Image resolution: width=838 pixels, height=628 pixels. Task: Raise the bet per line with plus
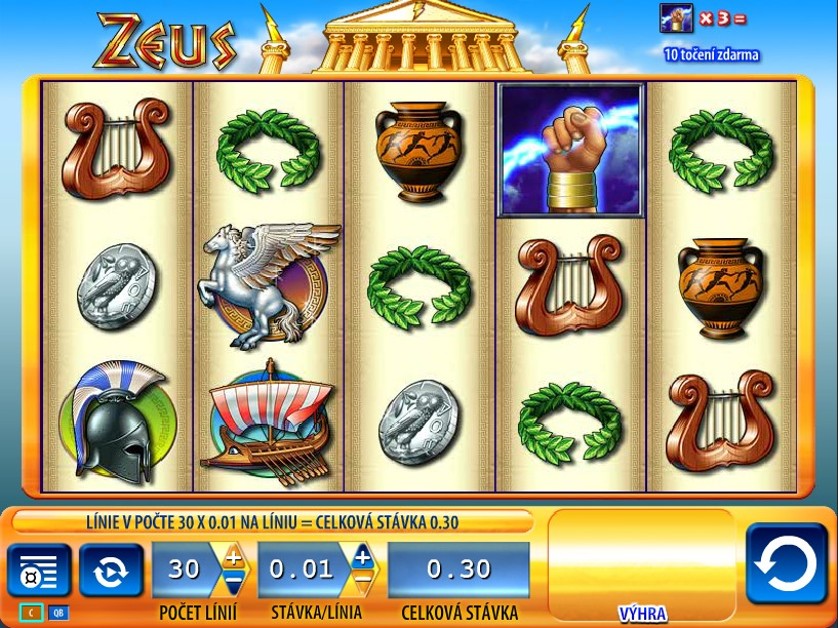click(x=361, y=557)
